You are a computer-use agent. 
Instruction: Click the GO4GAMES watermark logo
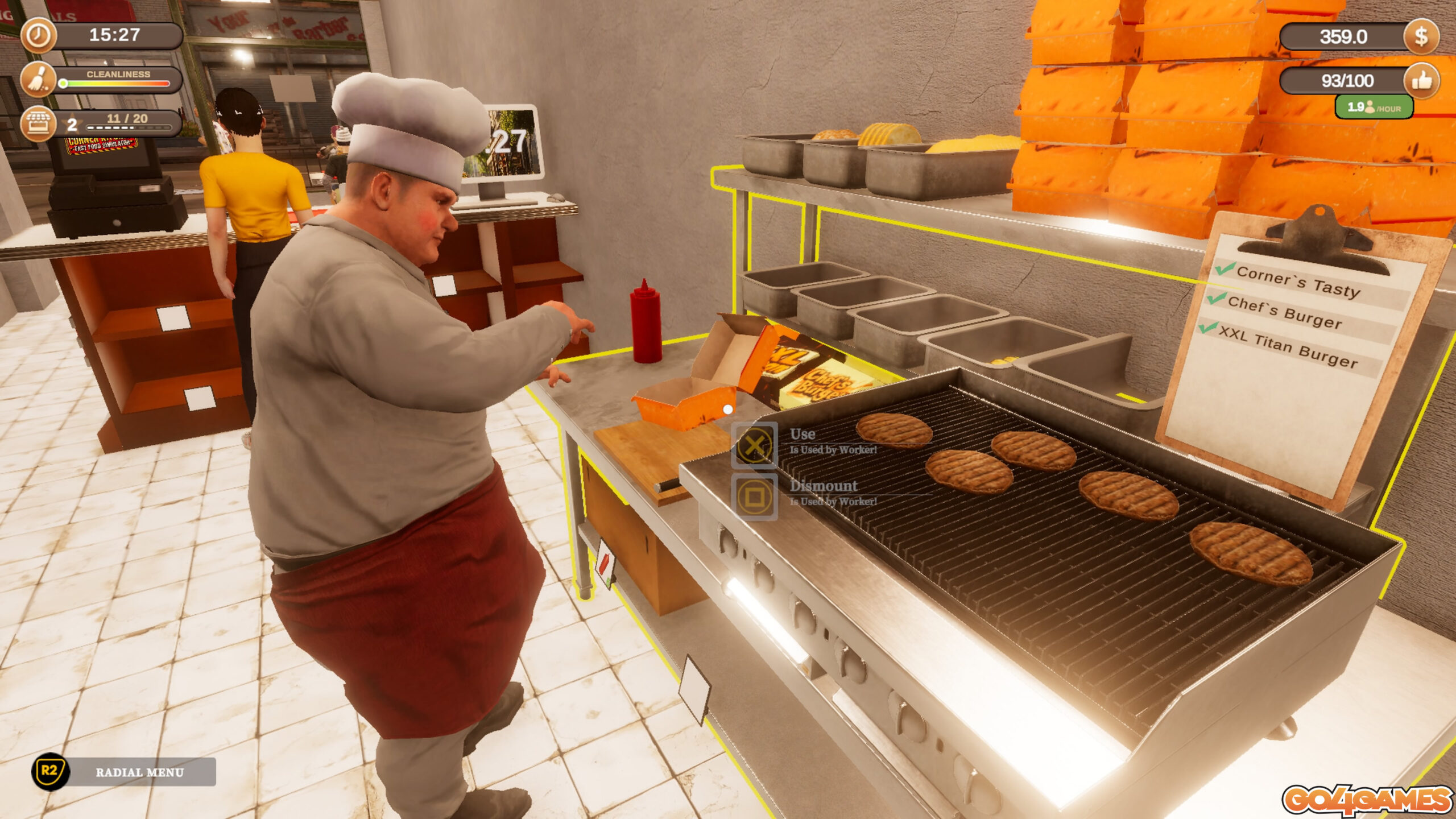[x=1367, y=800]
